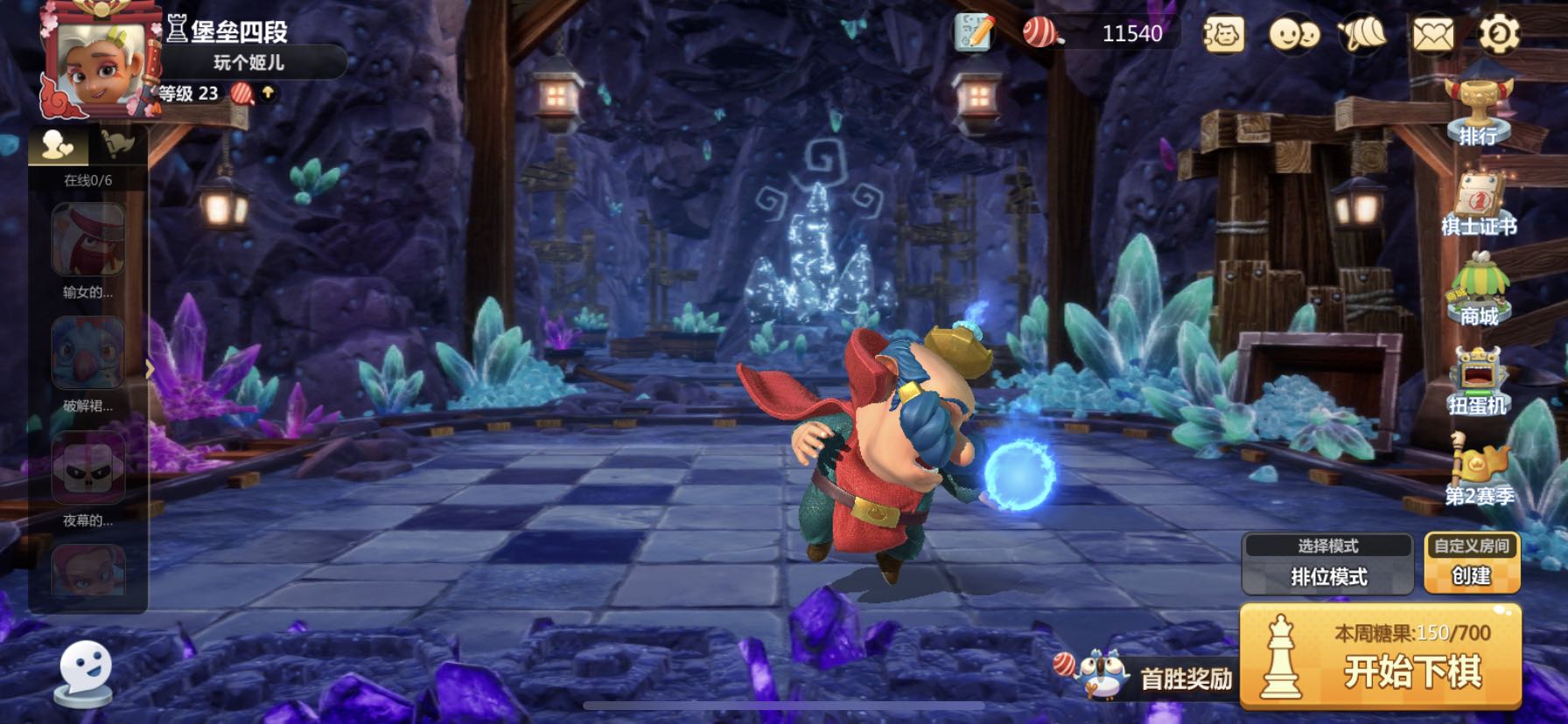This screenshot has height=724, width=1568.
Task: Create a custom room with 创建
Action: (1472, 564)
